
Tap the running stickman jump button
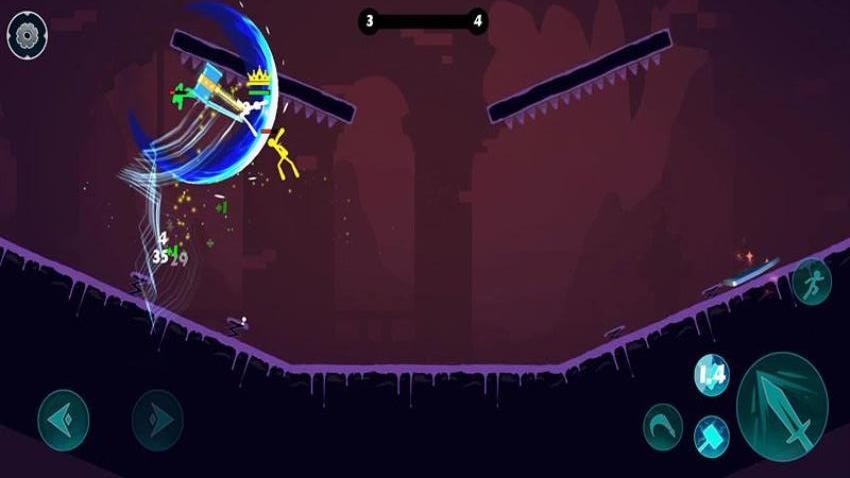click(x=812, y=281)
